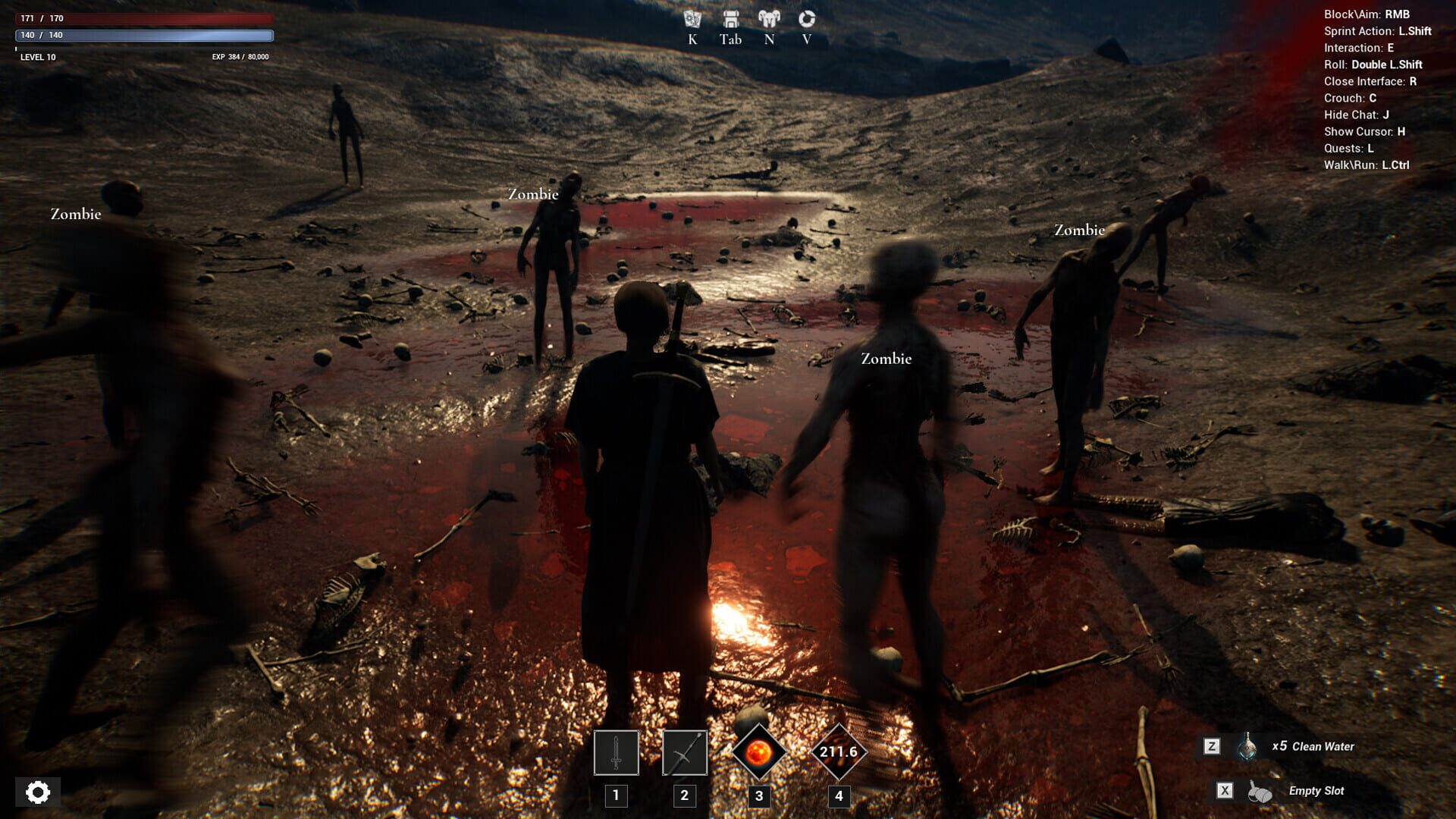This screenshot has height=819, width=1456.
Task: Open the character equipment icon labeled N
Action: click(x=768, y=20)
